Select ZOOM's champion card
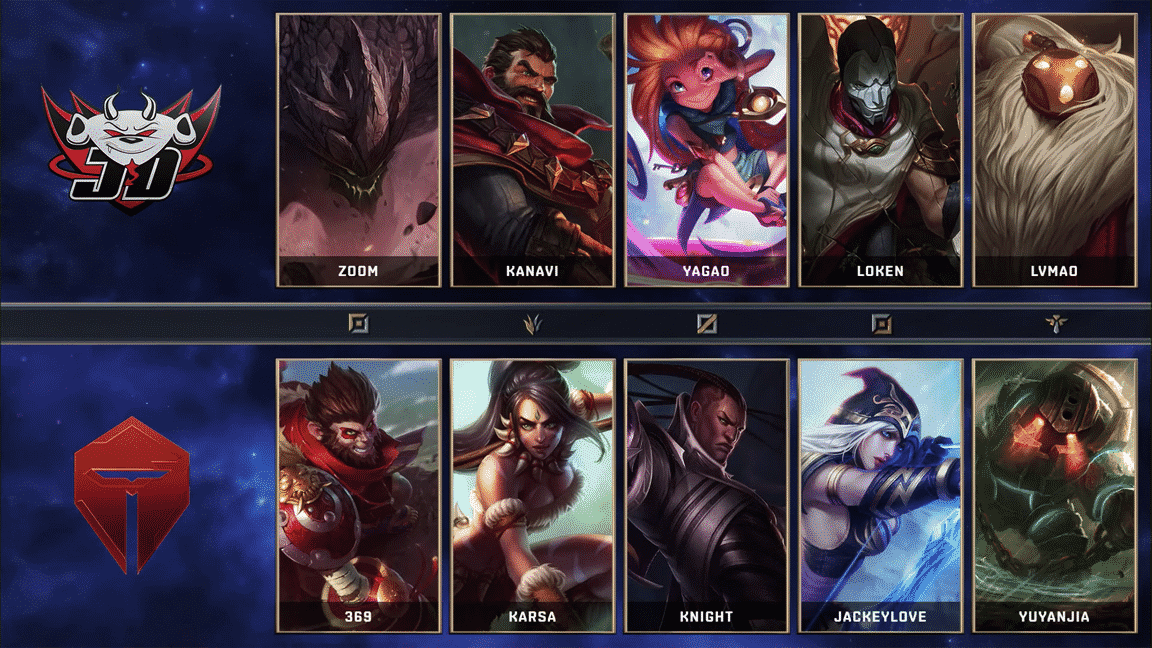 359,150
